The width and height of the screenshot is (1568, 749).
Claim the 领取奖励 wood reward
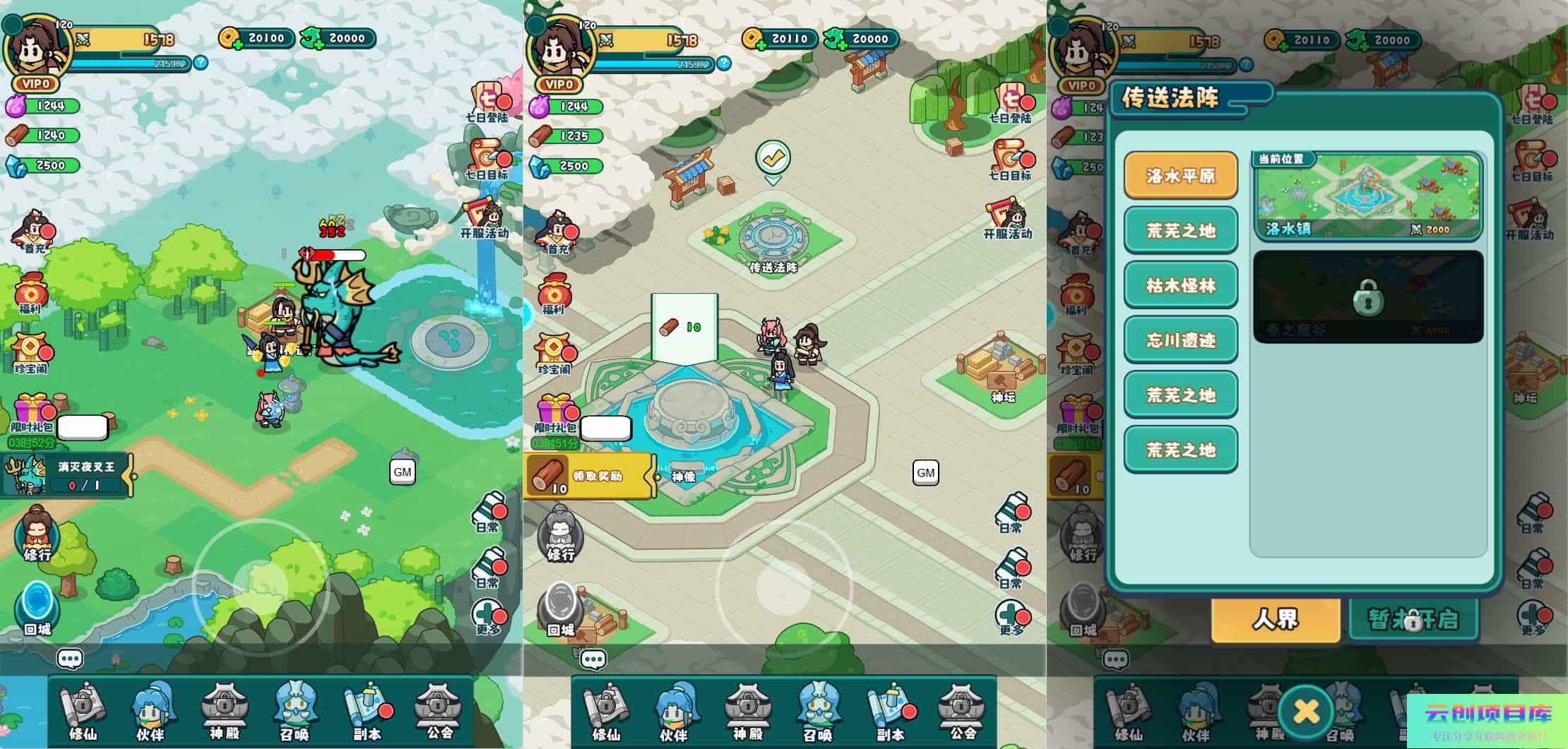590,476
